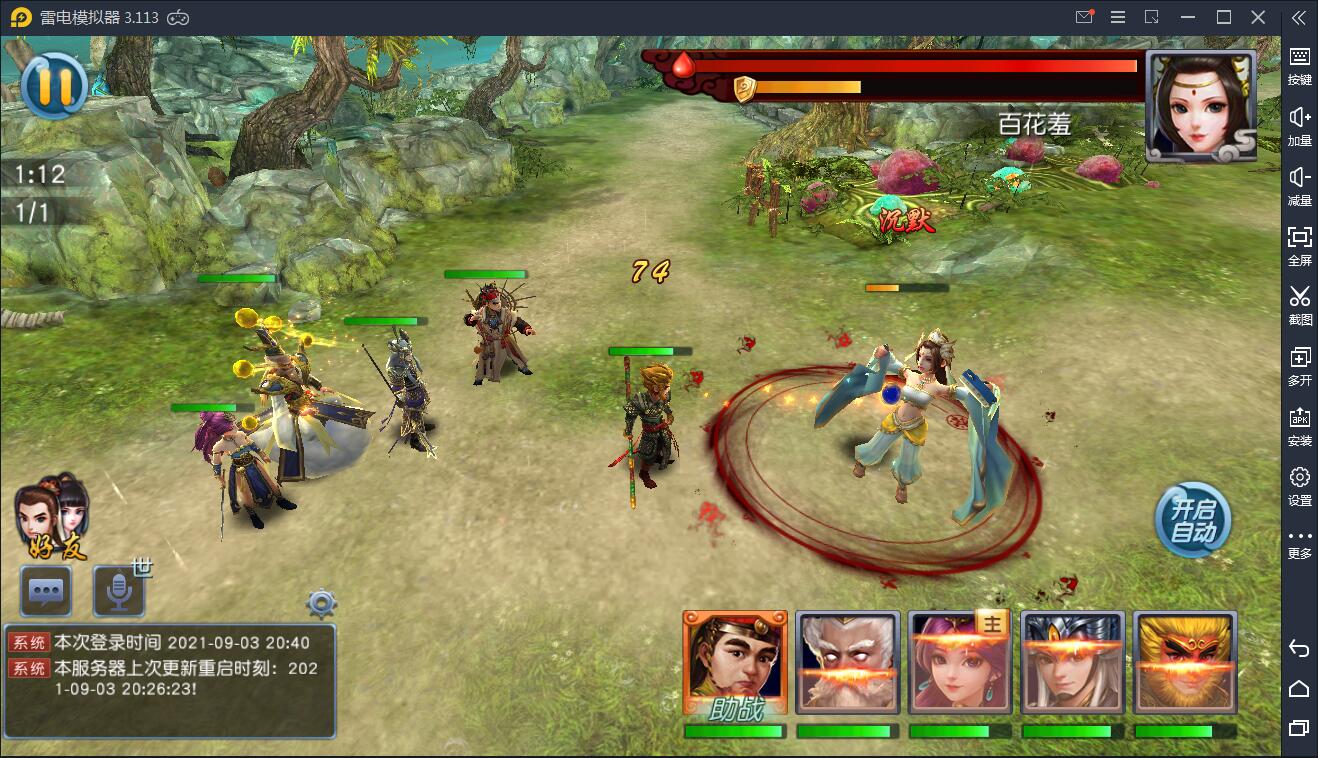Click the boss 百花羞 portrait

[x=1200, y=105]
